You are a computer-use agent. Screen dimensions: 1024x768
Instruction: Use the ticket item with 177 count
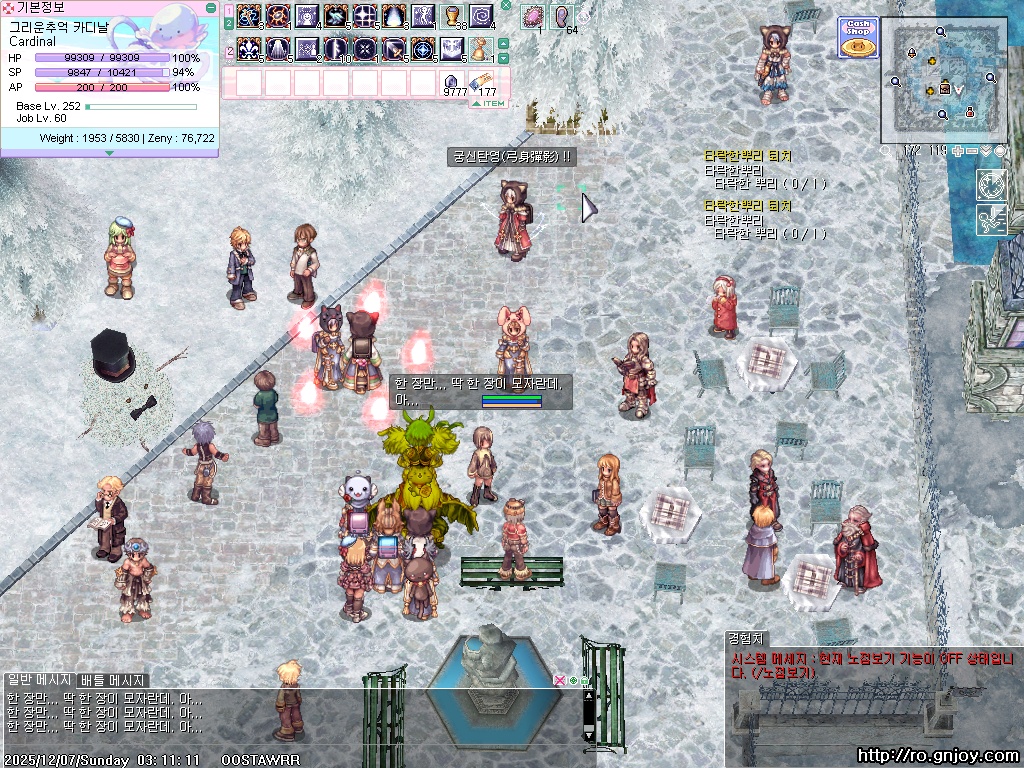click(481, 82)
